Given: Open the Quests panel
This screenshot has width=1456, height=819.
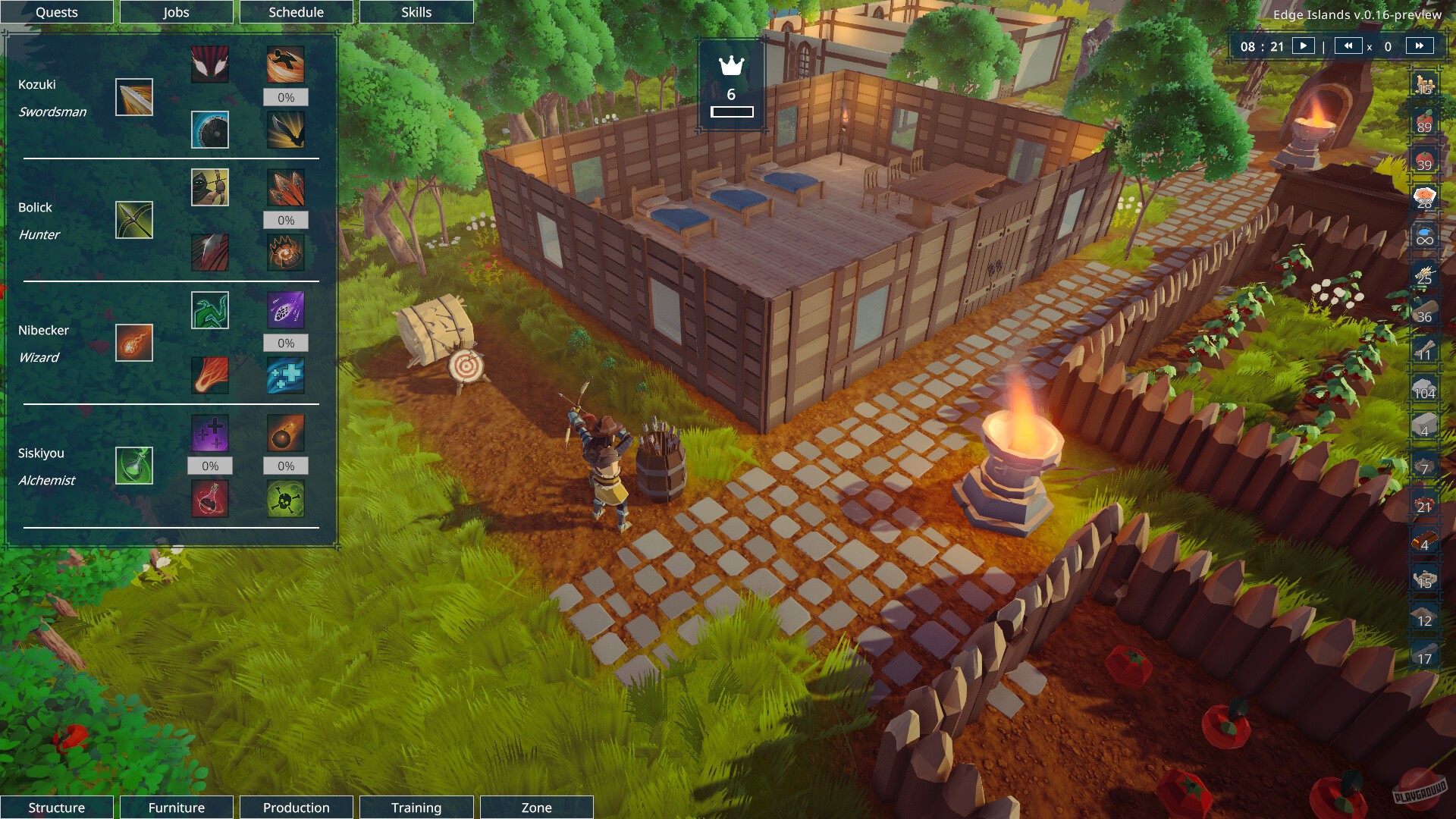Looking at the screenshot, I should coord(56,12).
